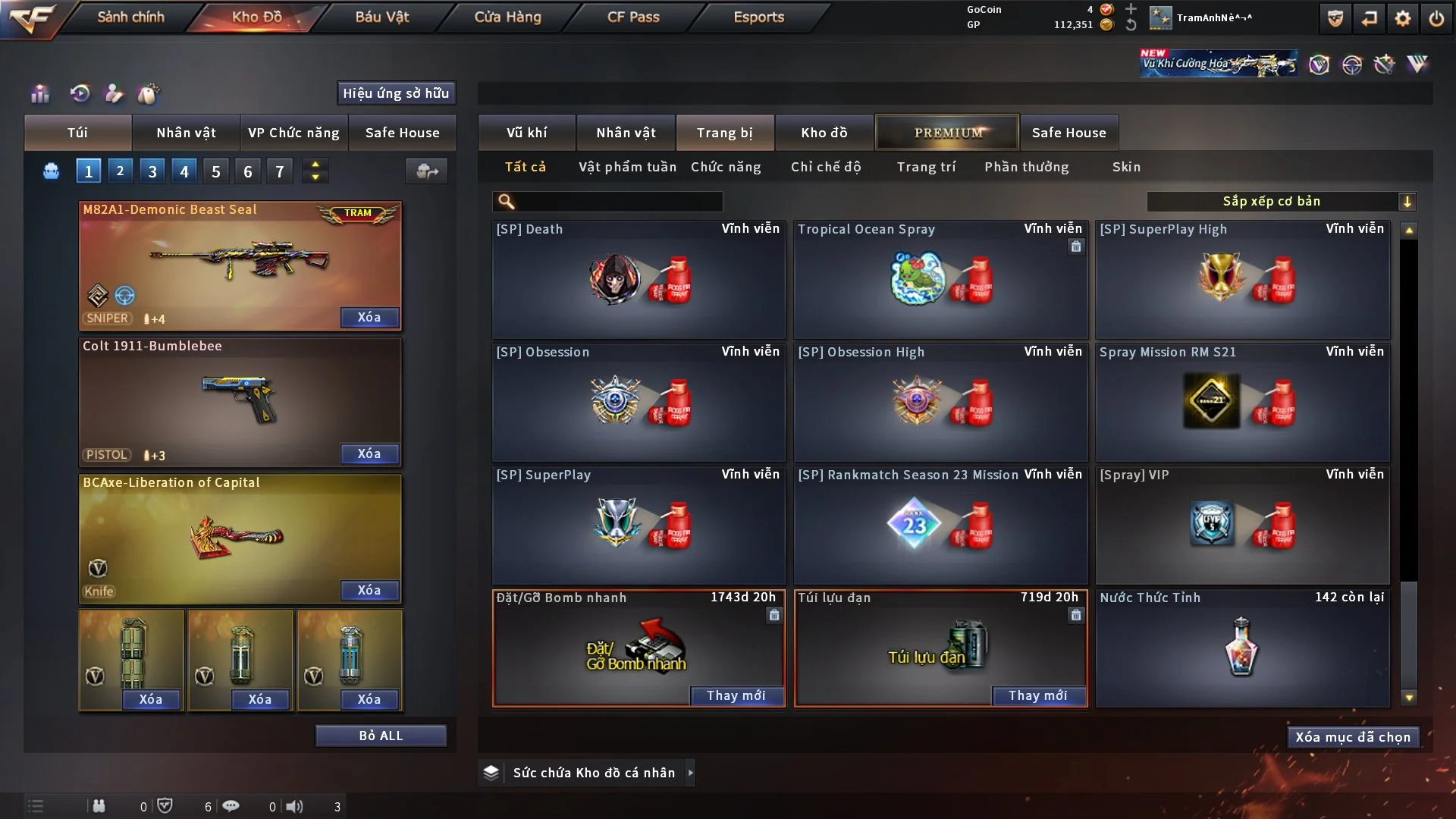
Task: Switch to the Vũ khí tab
Action: [526, 133]
